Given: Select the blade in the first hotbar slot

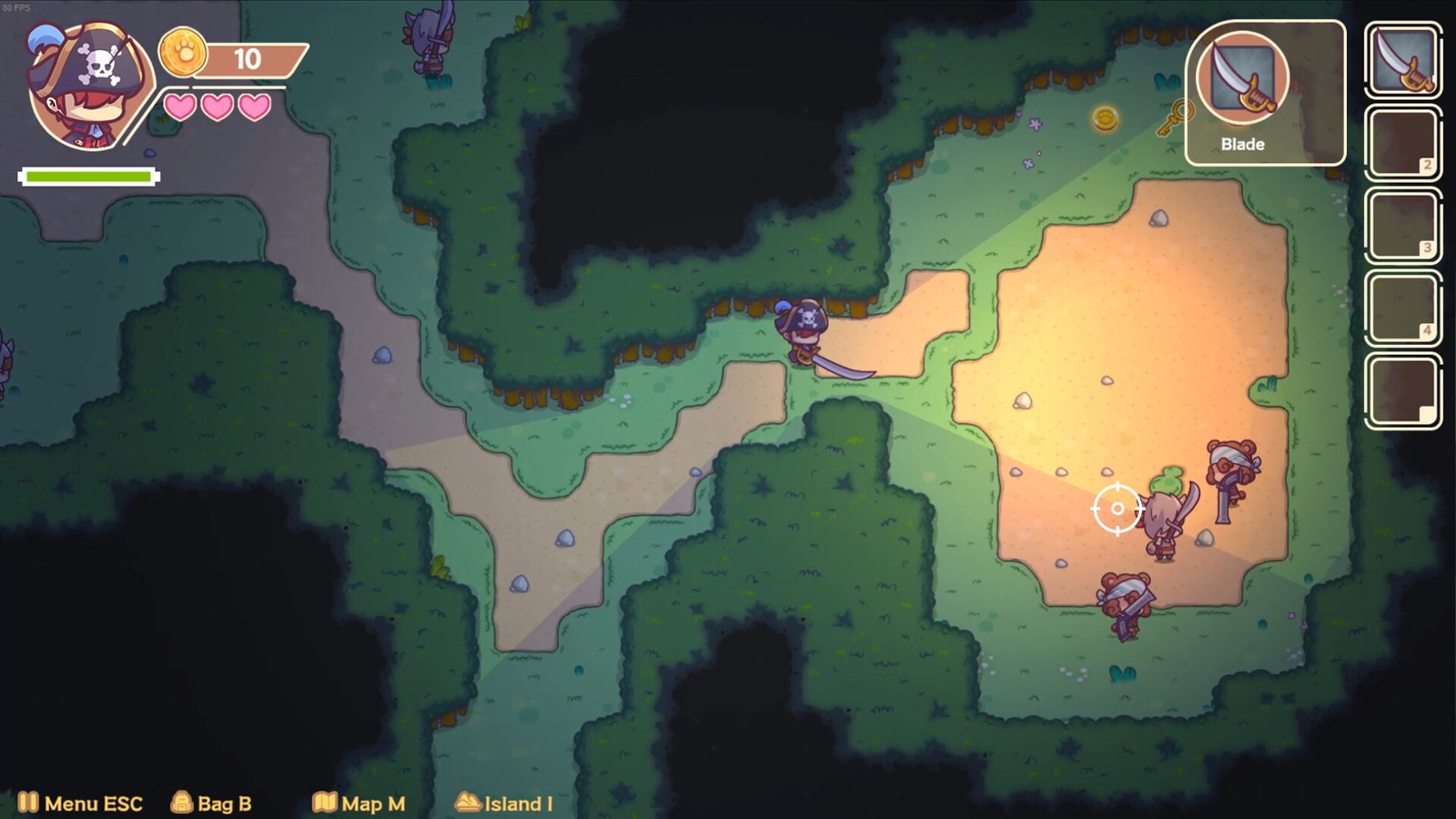Looking at the screenshot, I should pos(1402,60).
